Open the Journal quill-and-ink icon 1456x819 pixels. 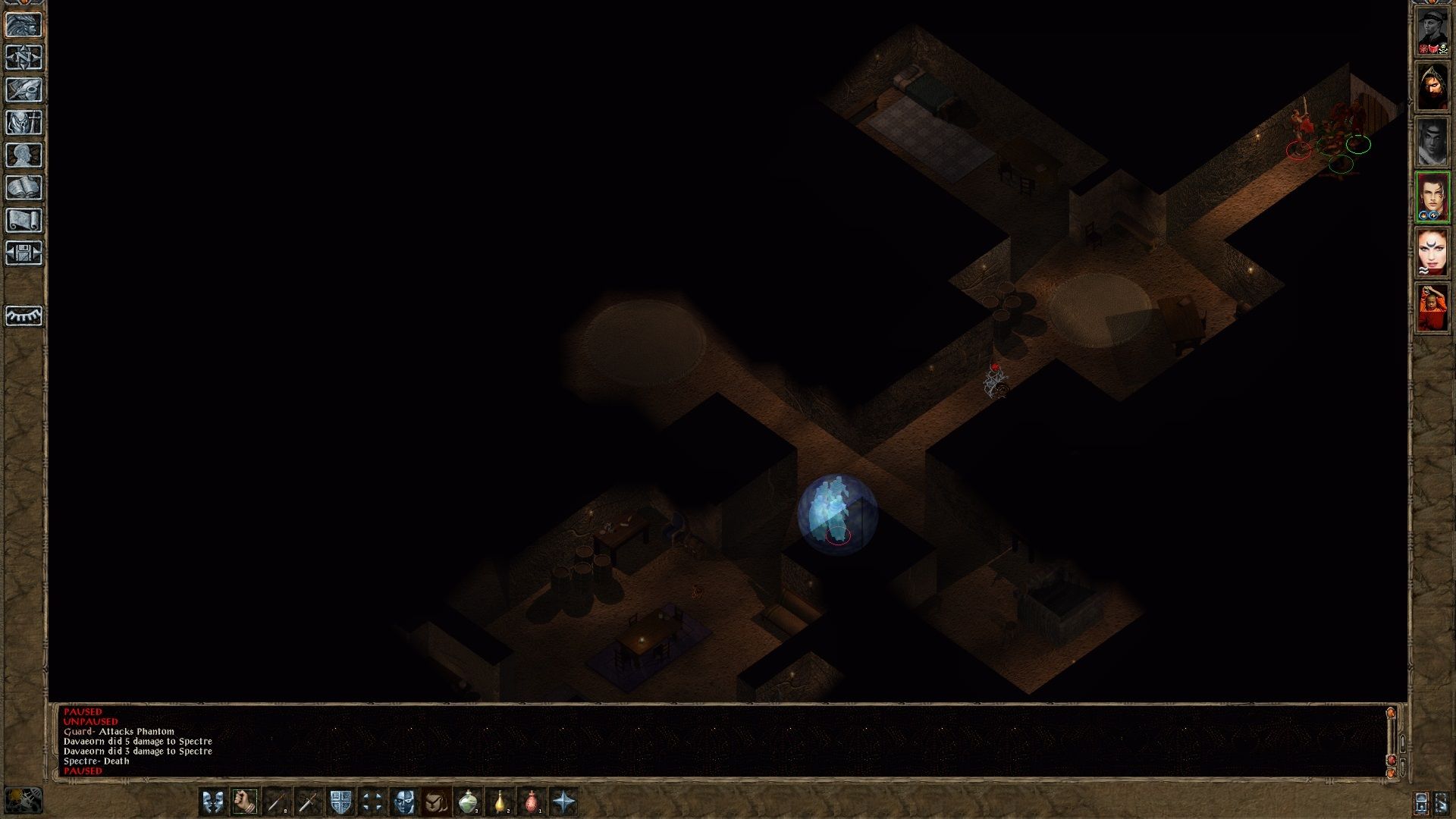coord(25,89)
